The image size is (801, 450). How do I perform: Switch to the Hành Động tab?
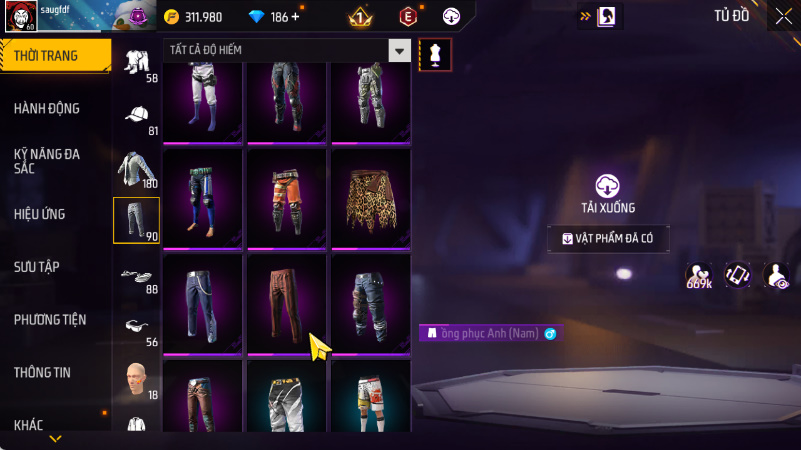click(x=47, y=108)
